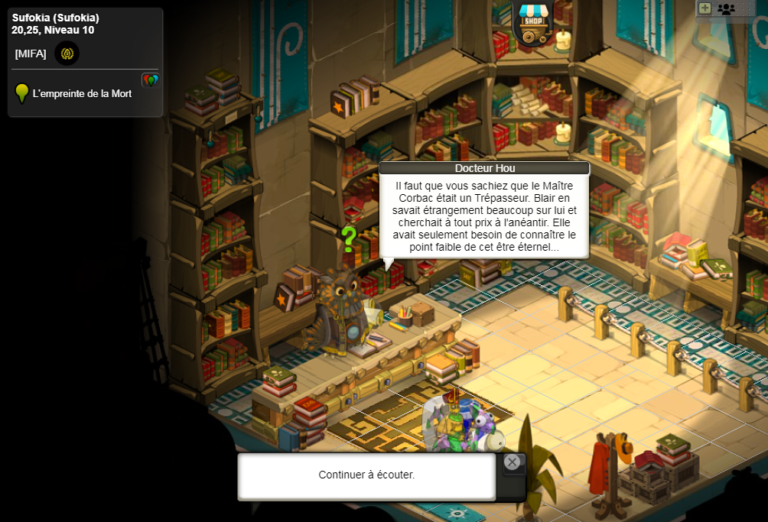Open the Shop cart icon

coord(532,19)
